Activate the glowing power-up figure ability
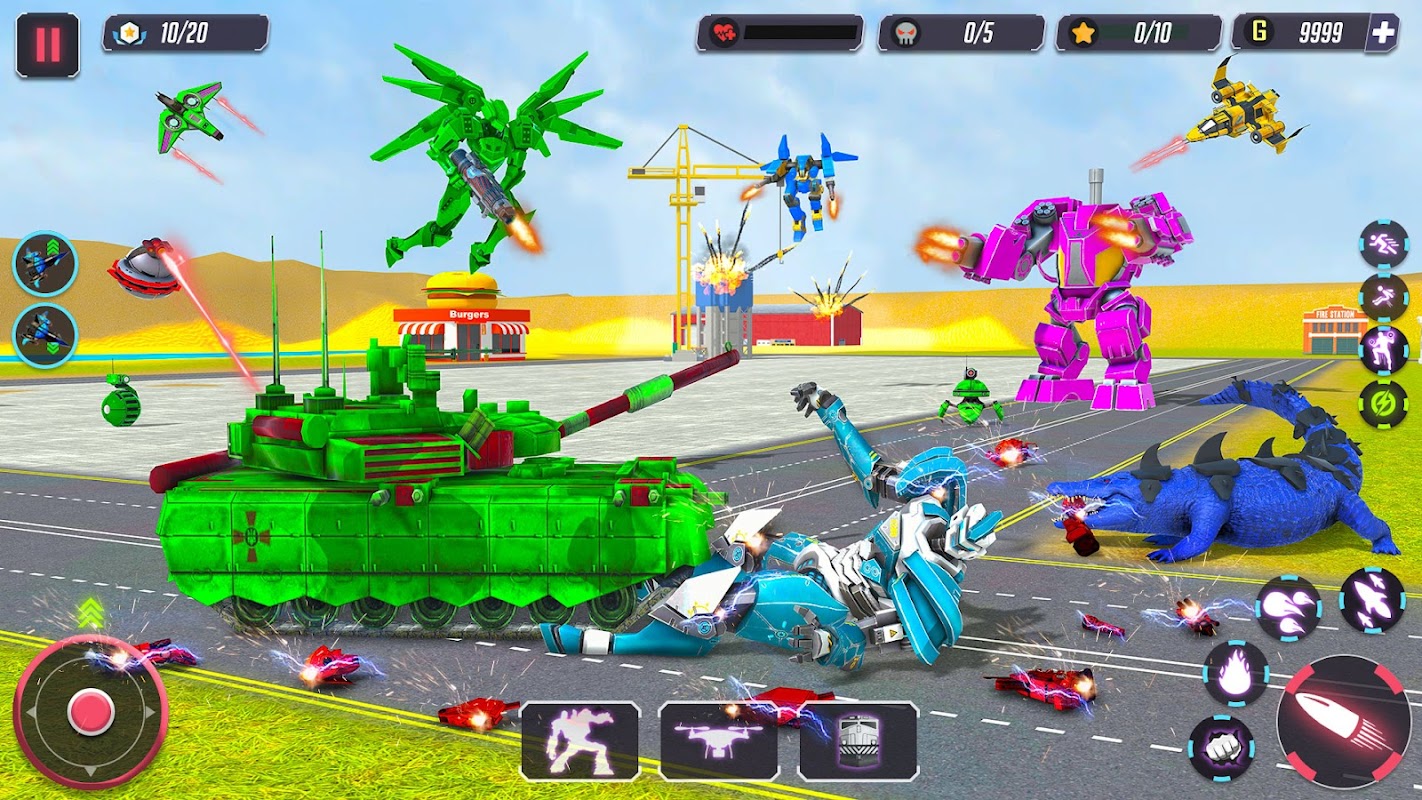This screenshot has height=800, width=1422. pos(1384,350)
